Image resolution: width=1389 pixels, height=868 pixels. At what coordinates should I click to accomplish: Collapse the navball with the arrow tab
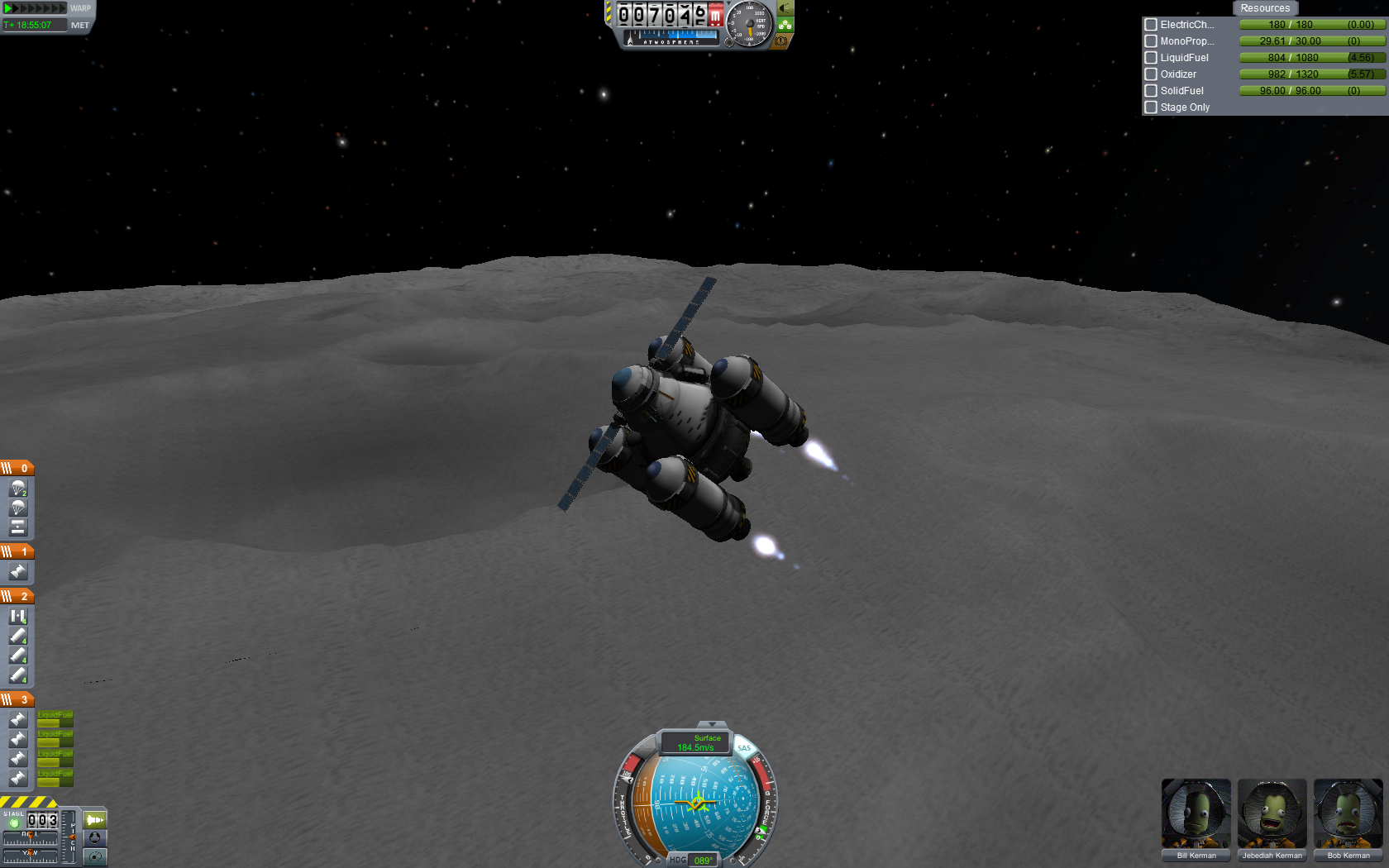712,725
